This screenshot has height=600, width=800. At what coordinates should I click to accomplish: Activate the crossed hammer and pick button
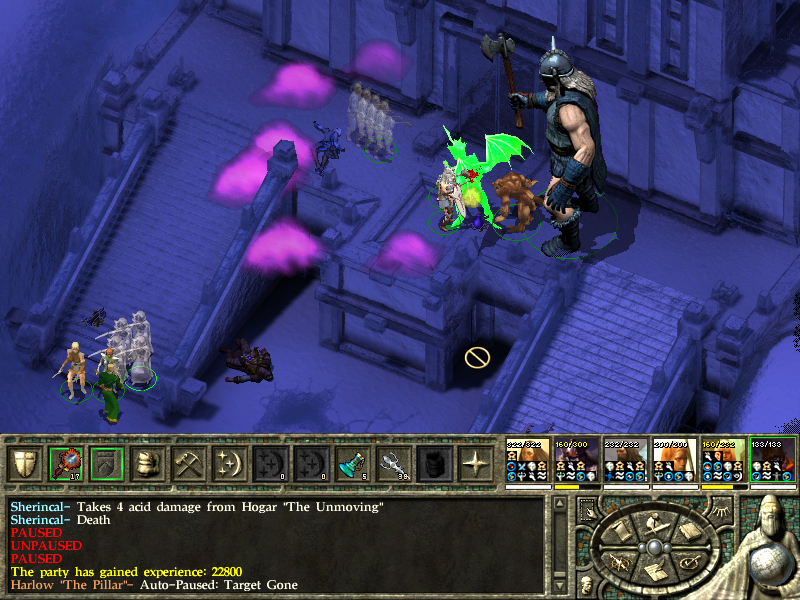[188, 464]
